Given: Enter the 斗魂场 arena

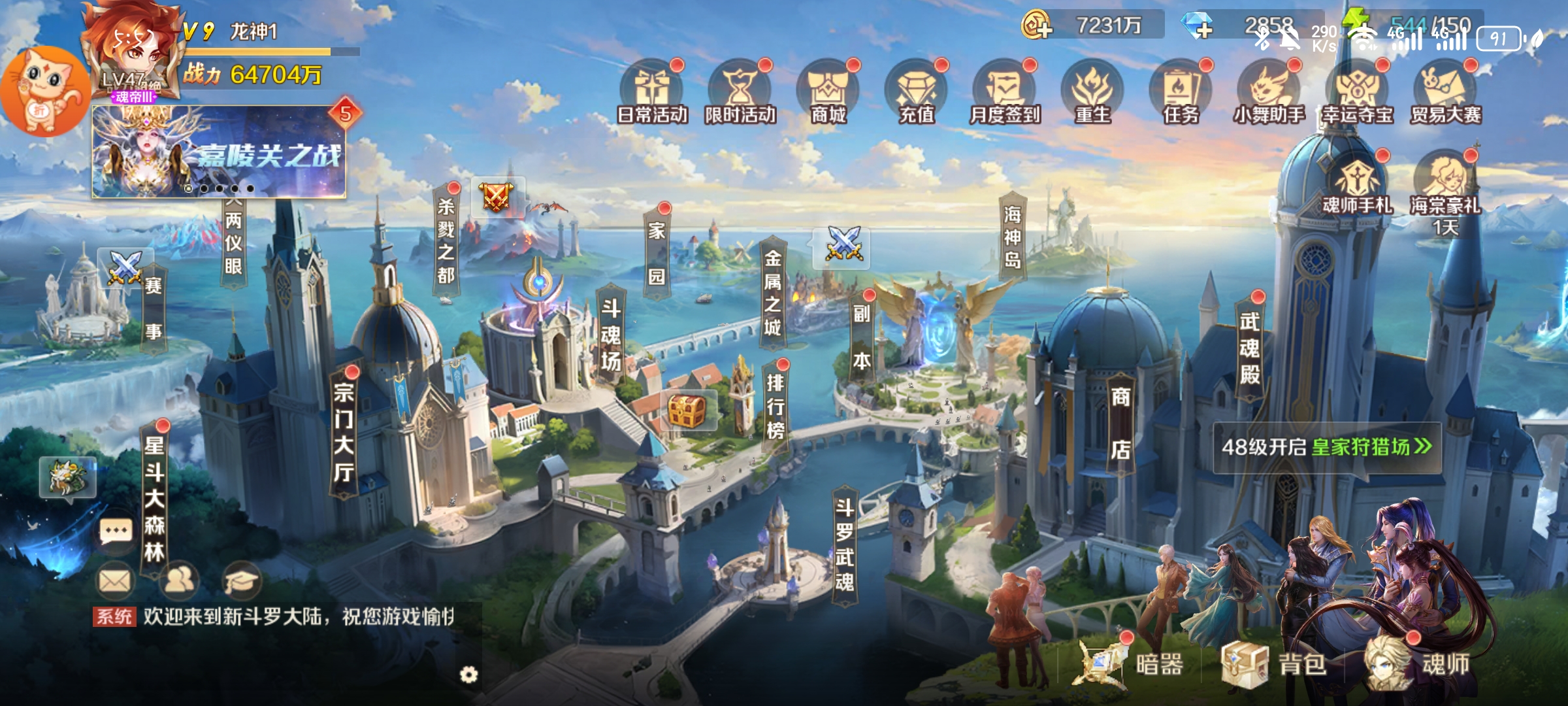Looking at the screenshot, I should (611, 335).
